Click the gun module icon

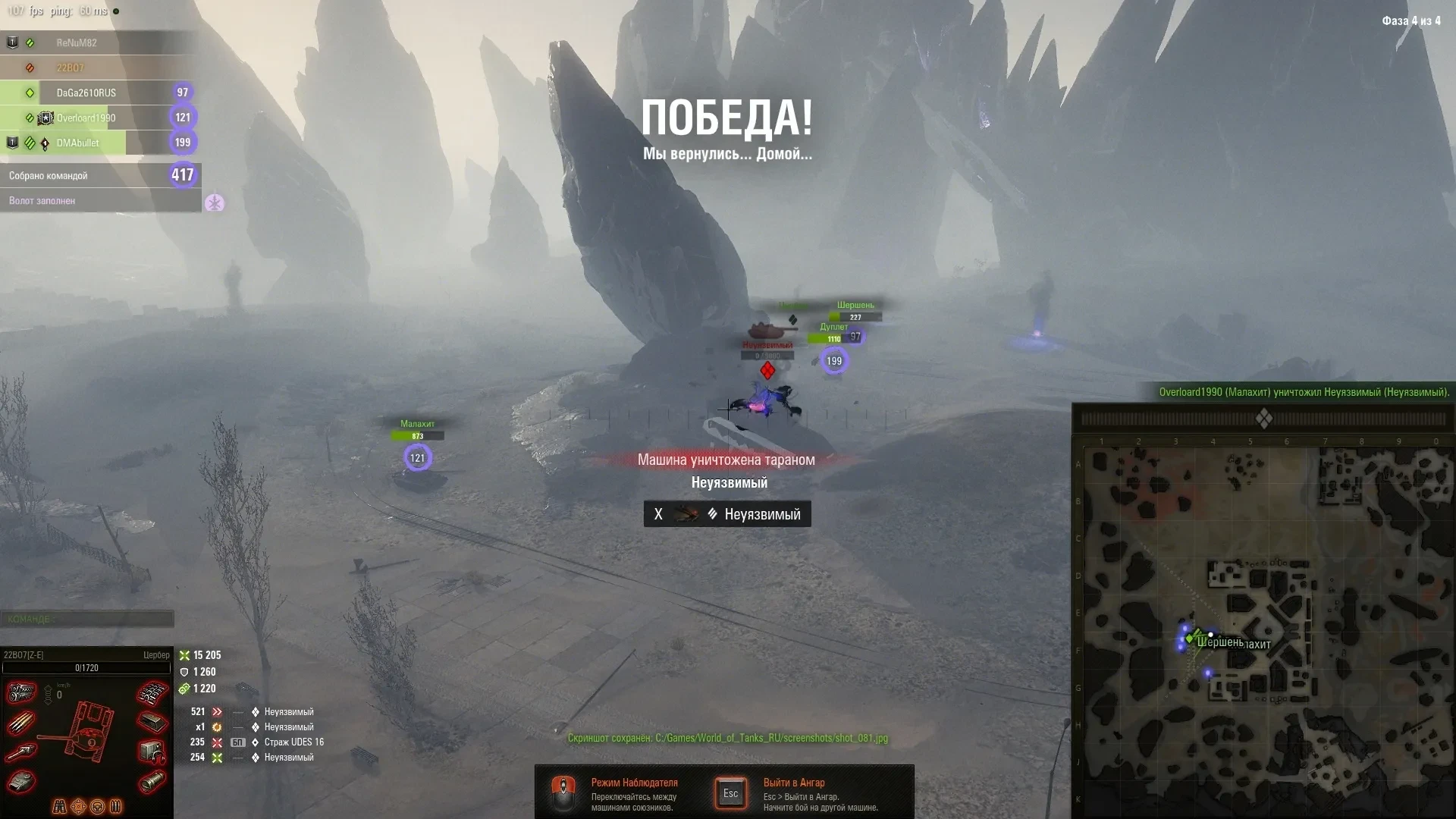click(22, 752)
